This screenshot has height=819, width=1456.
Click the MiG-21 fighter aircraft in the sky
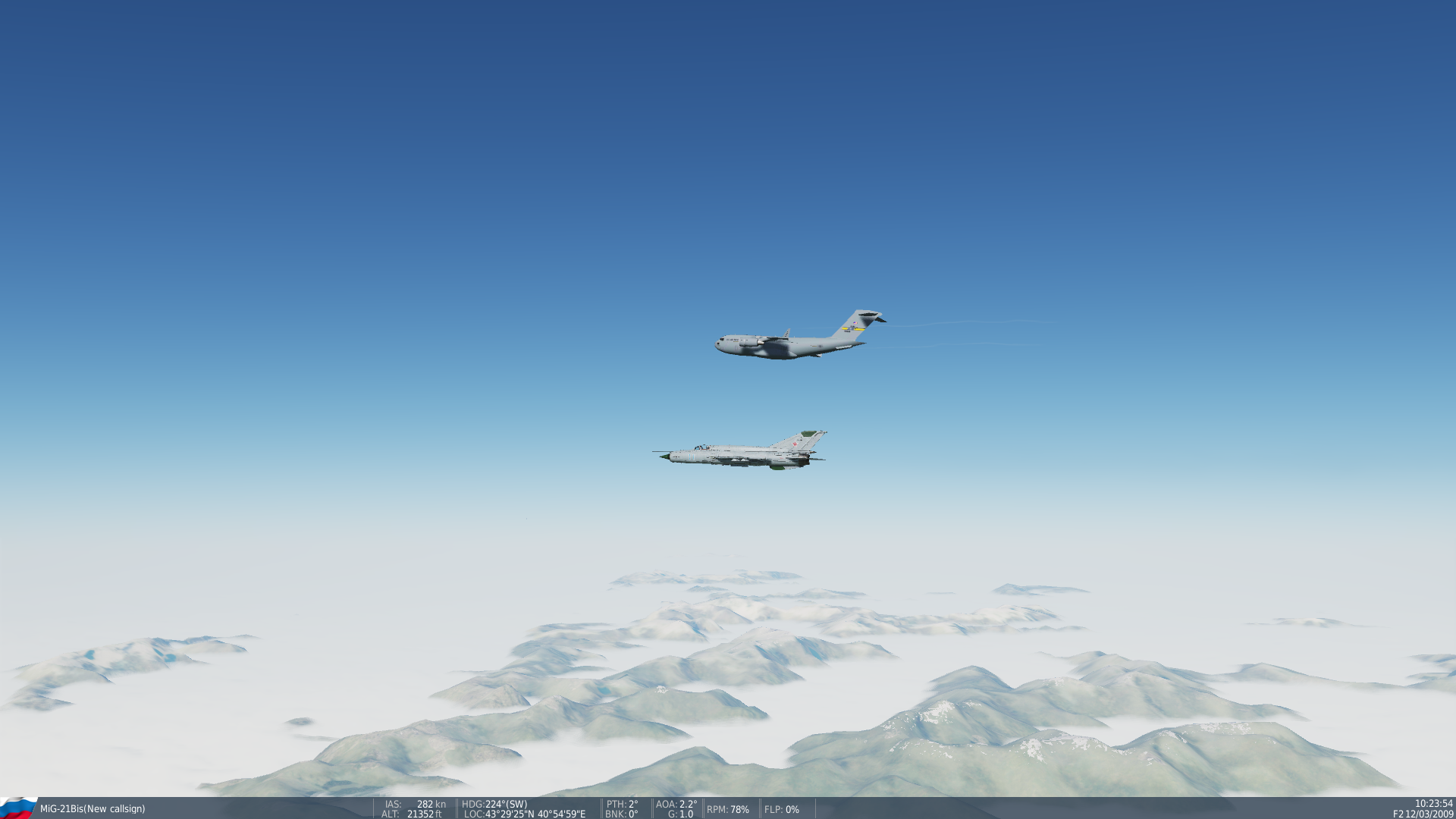pyautogui.click(x=739, y=453)
